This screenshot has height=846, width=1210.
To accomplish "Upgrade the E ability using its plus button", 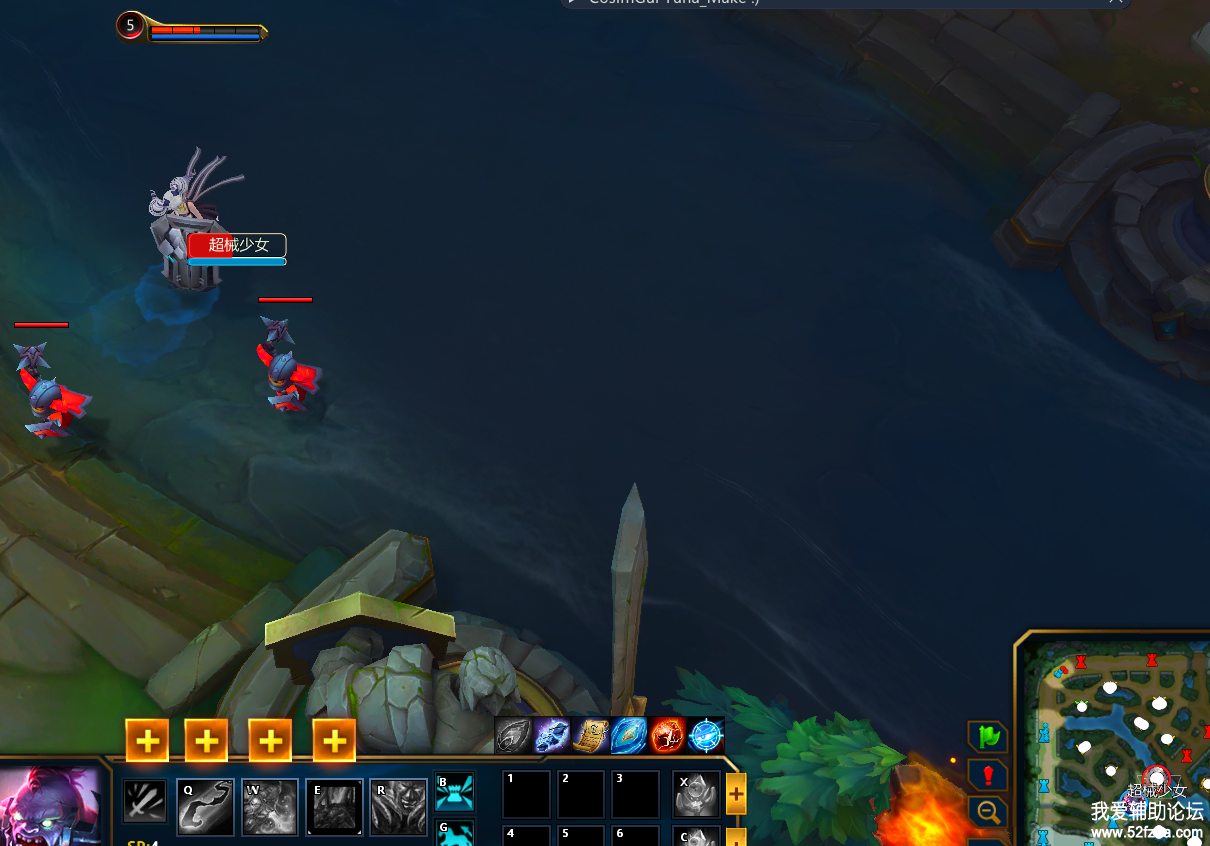I will pos(270,741).
